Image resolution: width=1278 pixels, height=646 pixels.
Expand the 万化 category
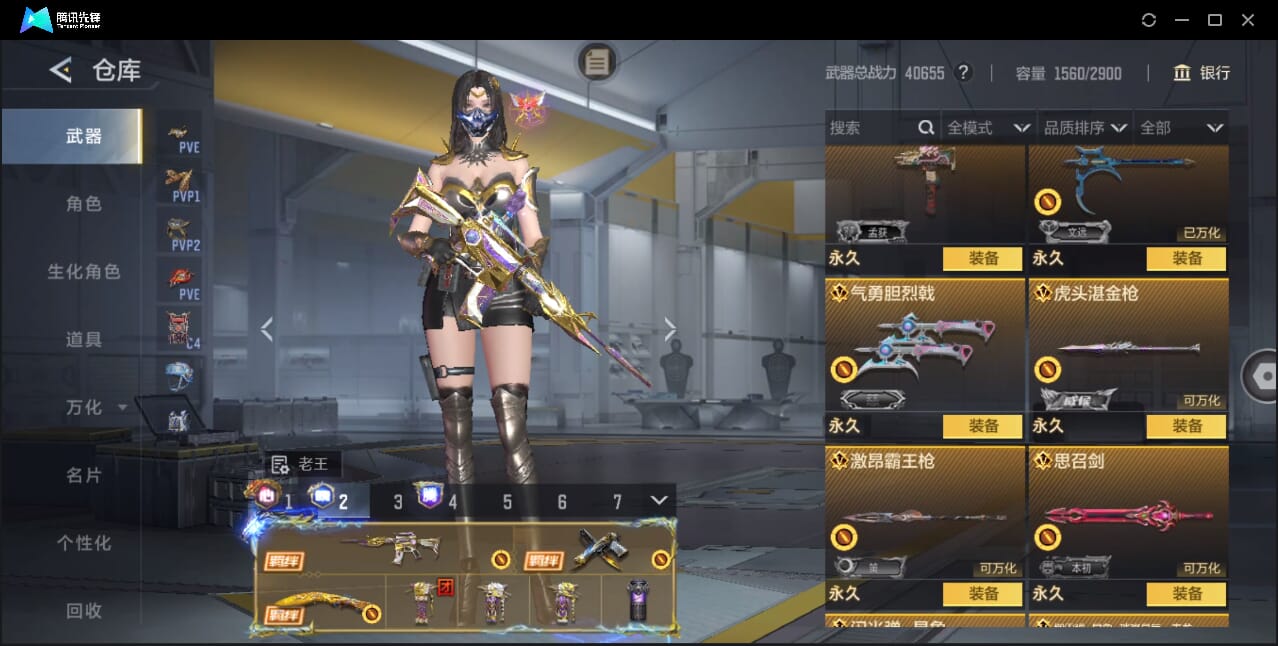point(95,408)
